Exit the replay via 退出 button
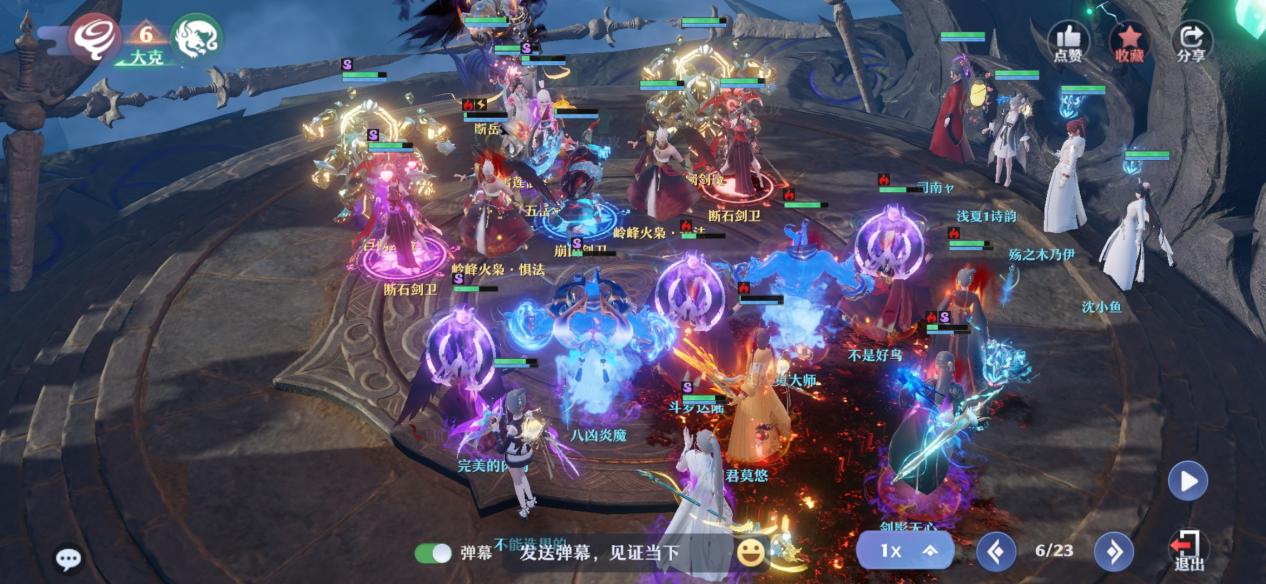 click(x=1188, y=550)
